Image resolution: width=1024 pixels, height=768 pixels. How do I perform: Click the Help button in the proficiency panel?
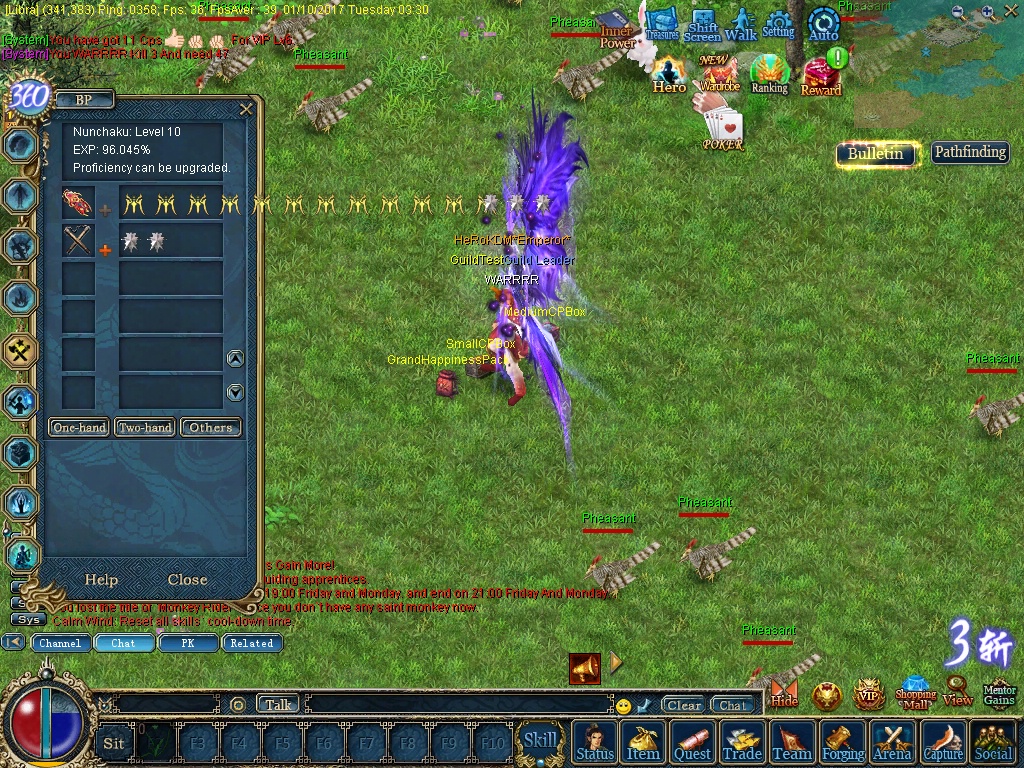pos(101,580)
